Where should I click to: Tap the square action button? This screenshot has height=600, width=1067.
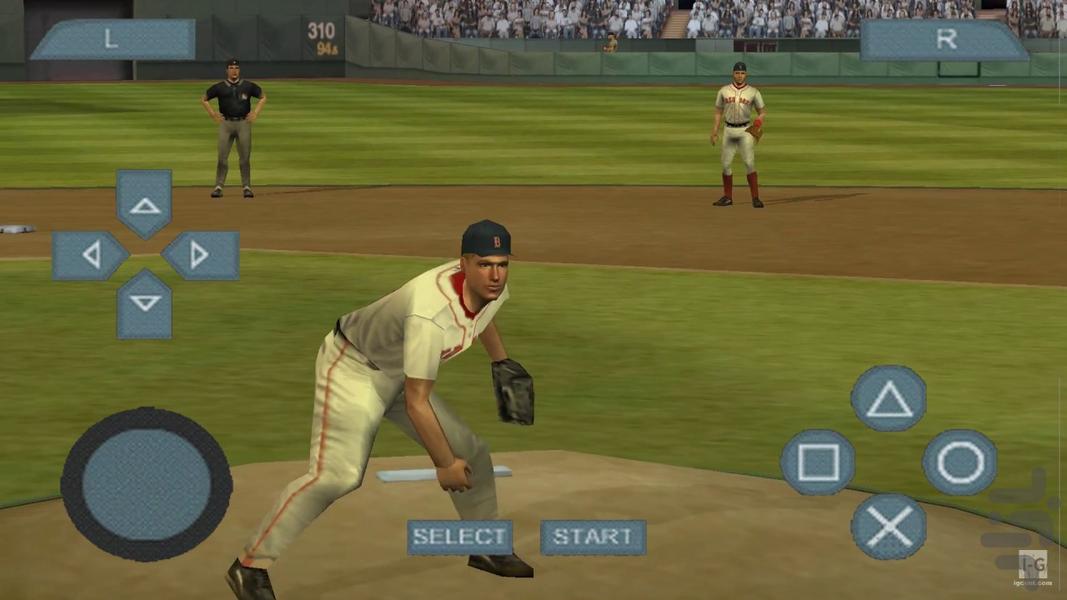817,462
